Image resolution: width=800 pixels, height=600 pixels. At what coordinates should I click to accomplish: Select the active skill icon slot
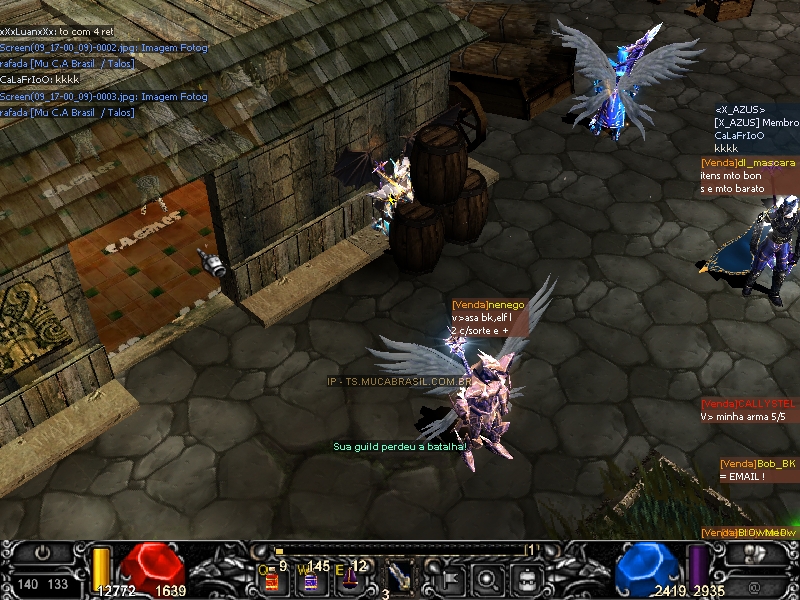[x=400, y=576]
